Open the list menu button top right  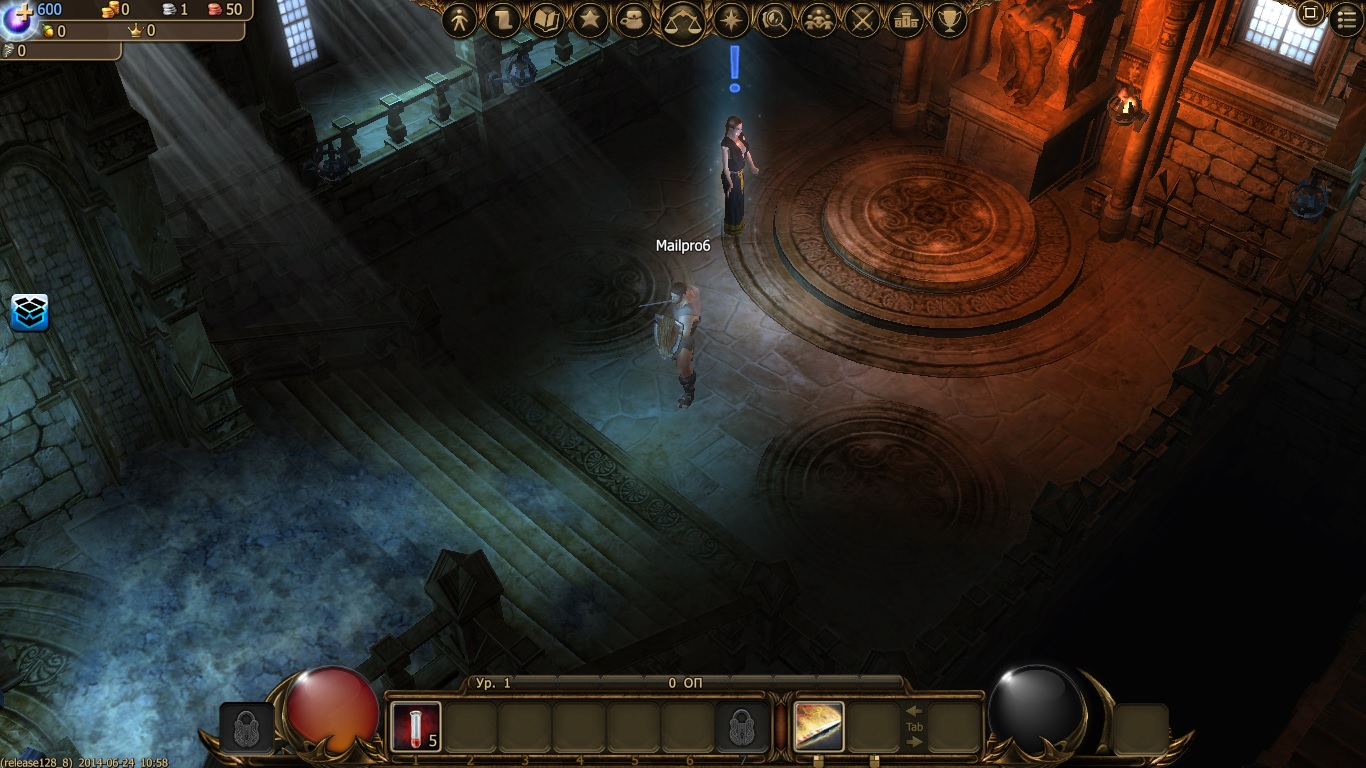(1346, 18)
